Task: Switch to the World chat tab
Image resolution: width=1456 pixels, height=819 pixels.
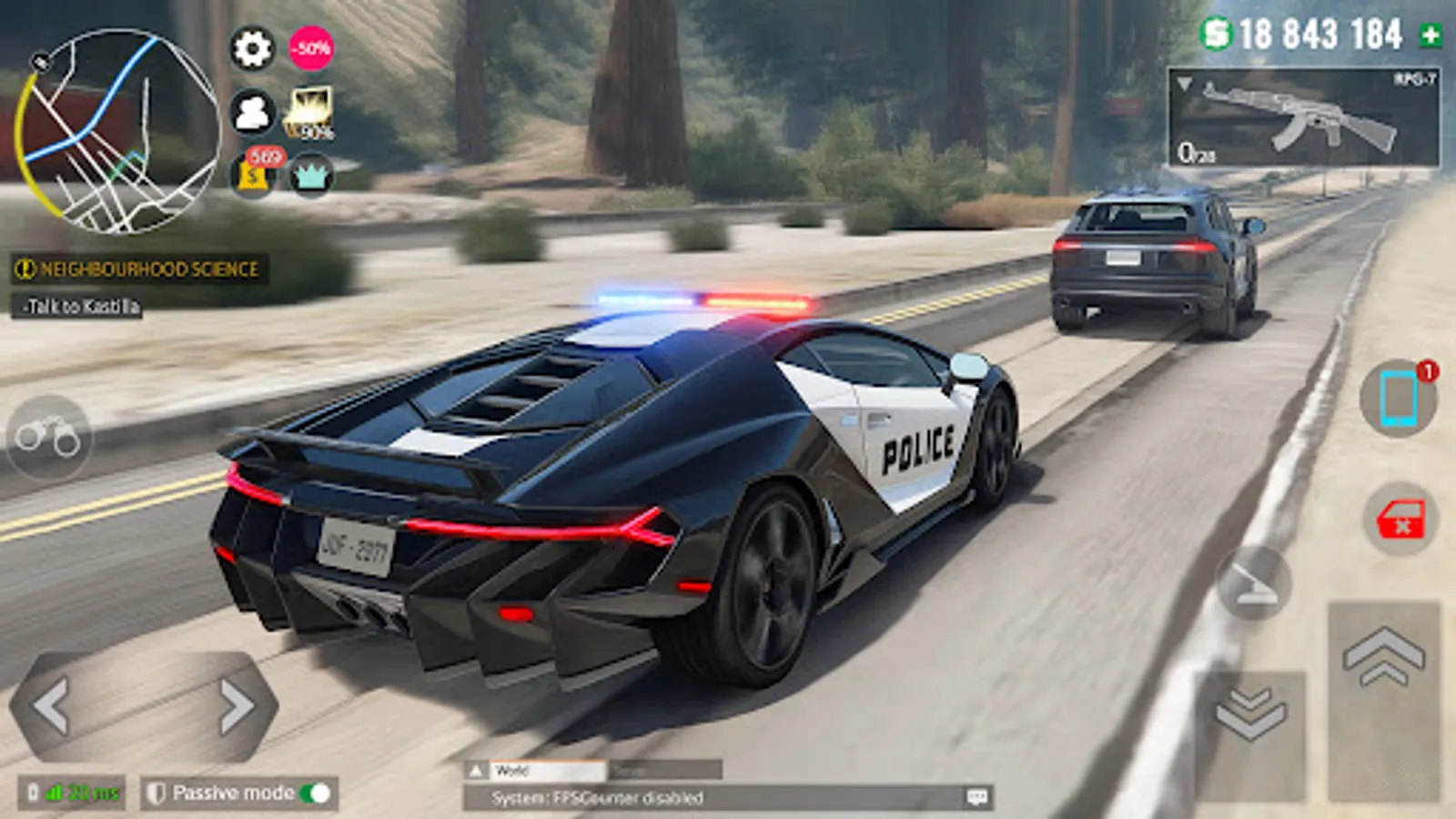Action: [x=546, y=768]
